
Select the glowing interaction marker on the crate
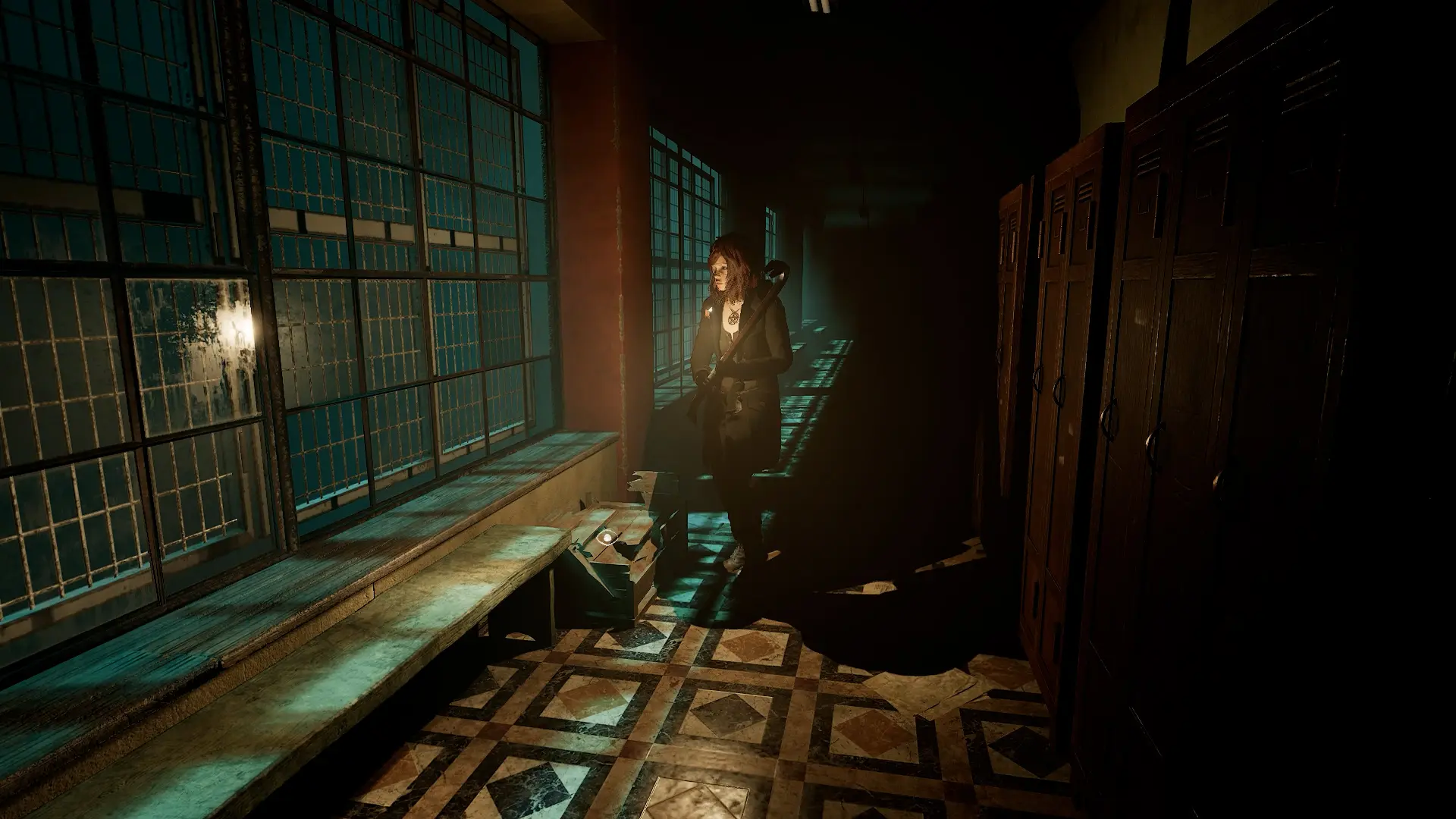click(607, 538)
